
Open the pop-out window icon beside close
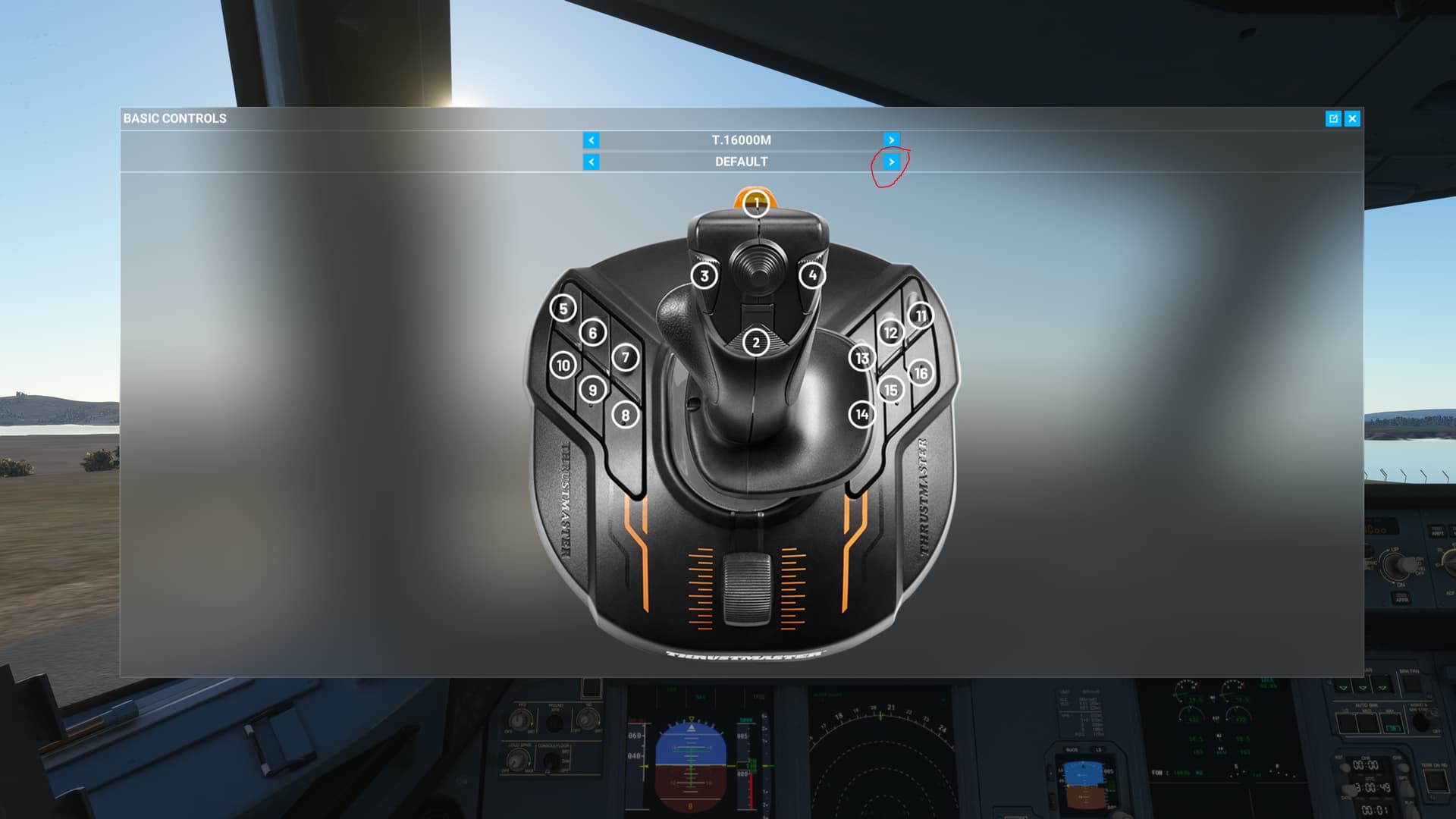click(1332, 118)
